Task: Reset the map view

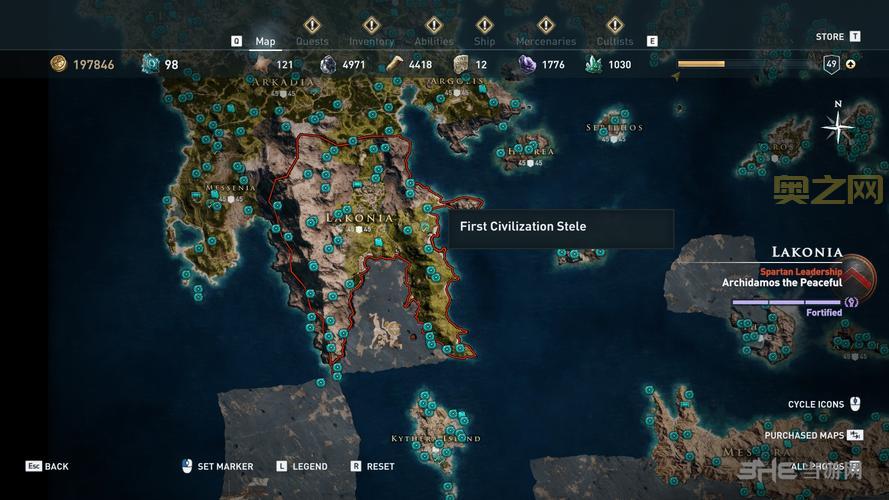Action: (380, 466)
